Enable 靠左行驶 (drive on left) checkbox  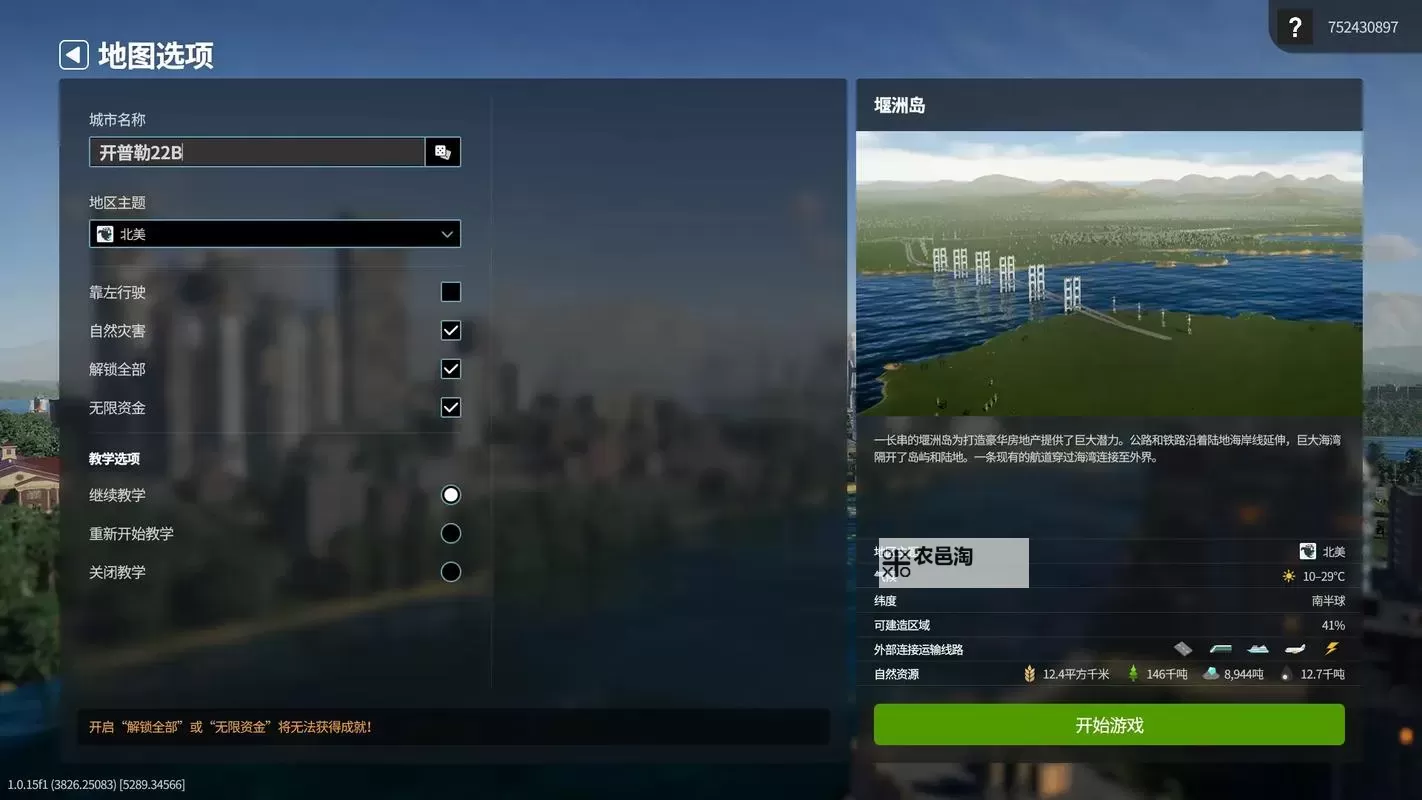450,292
